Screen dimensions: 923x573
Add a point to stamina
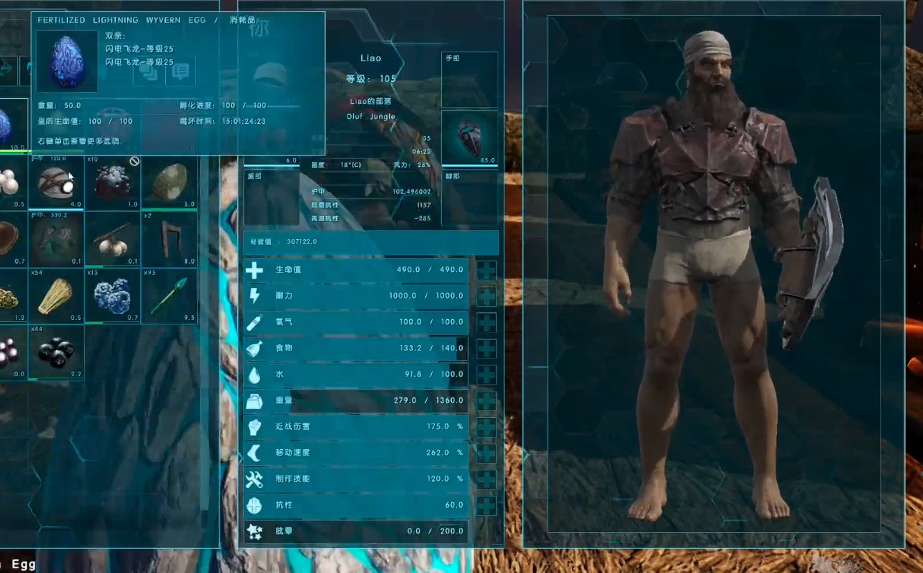(486, 297)
